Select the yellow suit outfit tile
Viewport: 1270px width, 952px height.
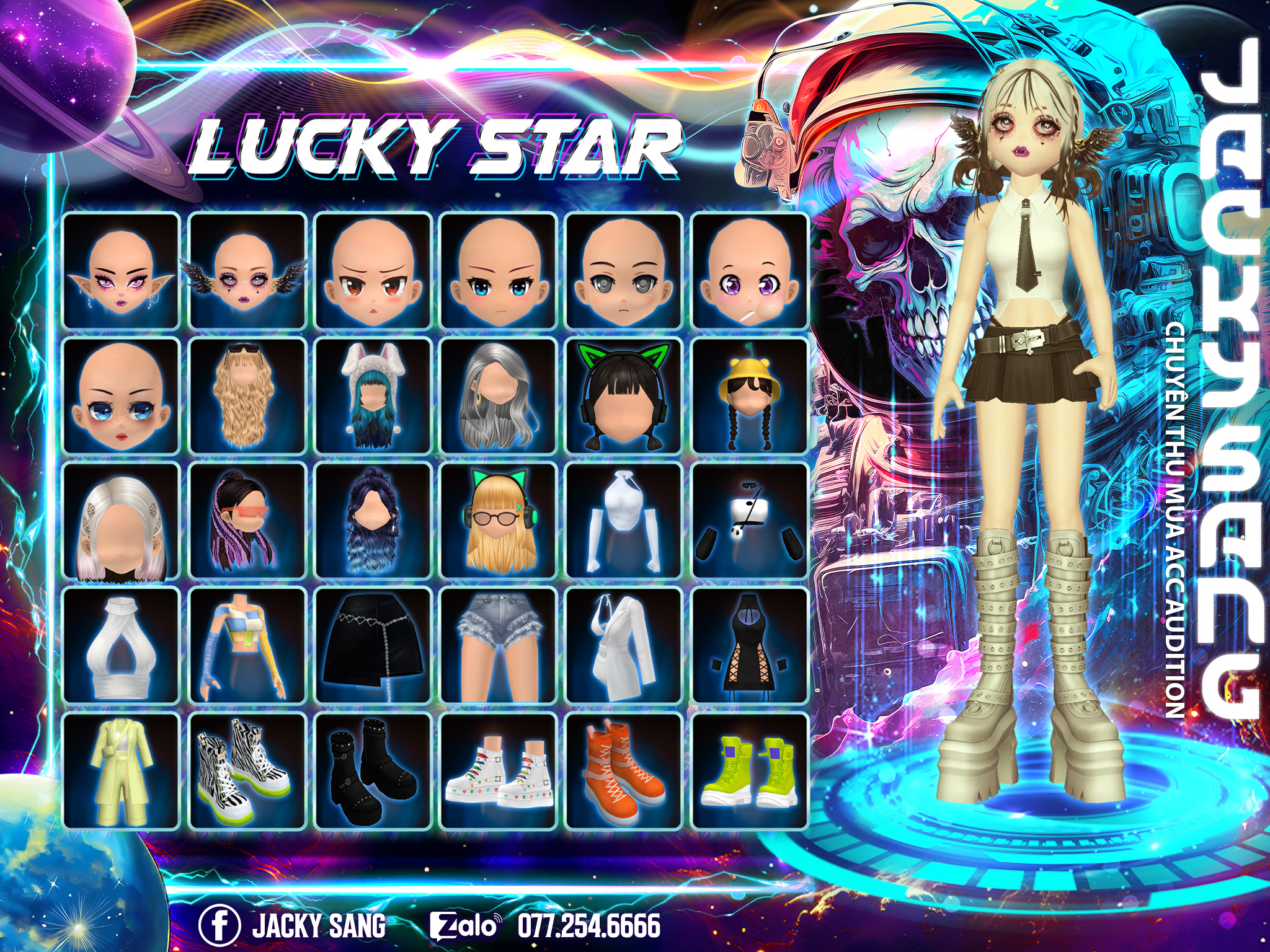(x=122, y=771)
